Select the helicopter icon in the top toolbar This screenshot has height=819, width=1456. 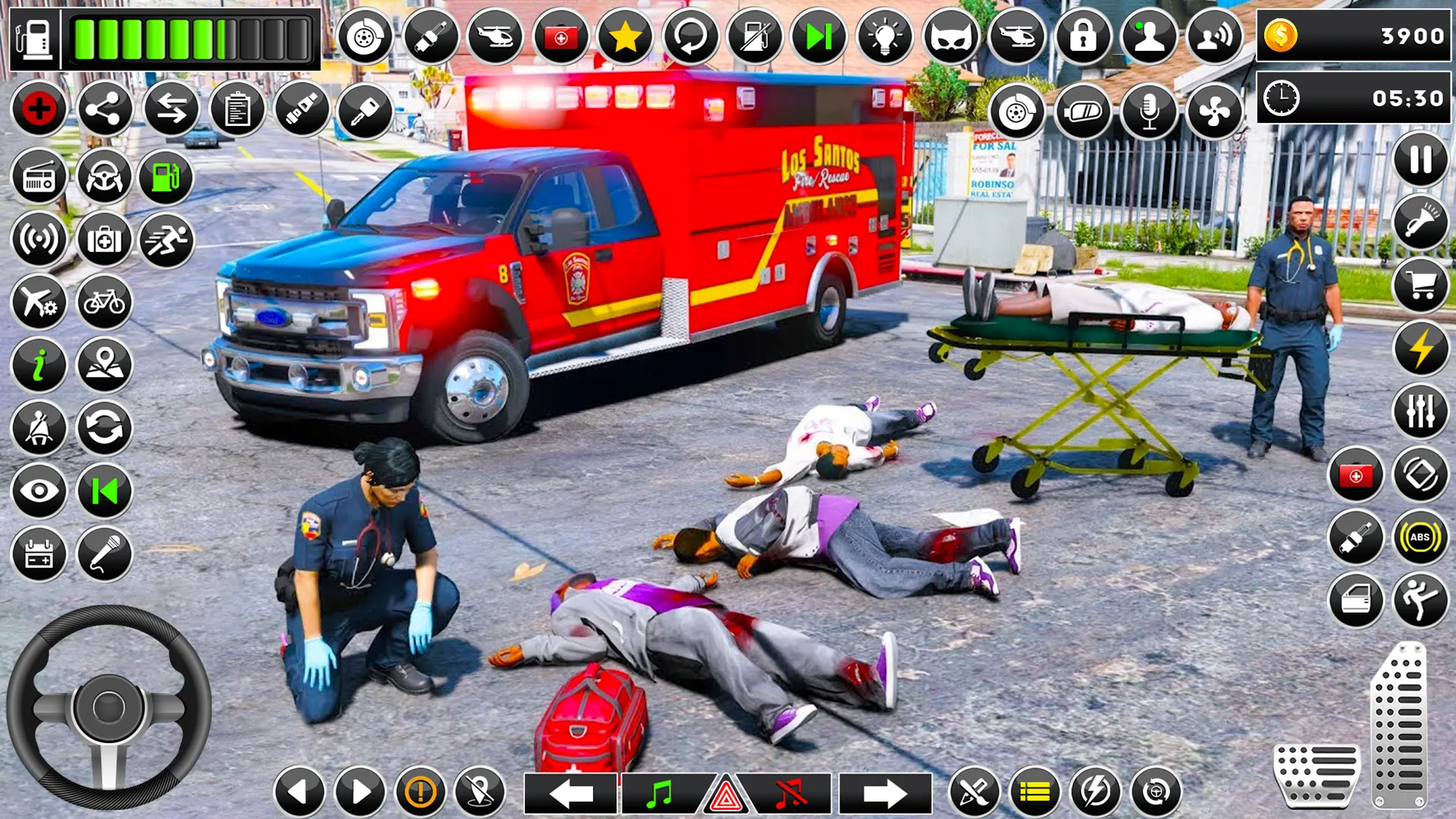497,35
